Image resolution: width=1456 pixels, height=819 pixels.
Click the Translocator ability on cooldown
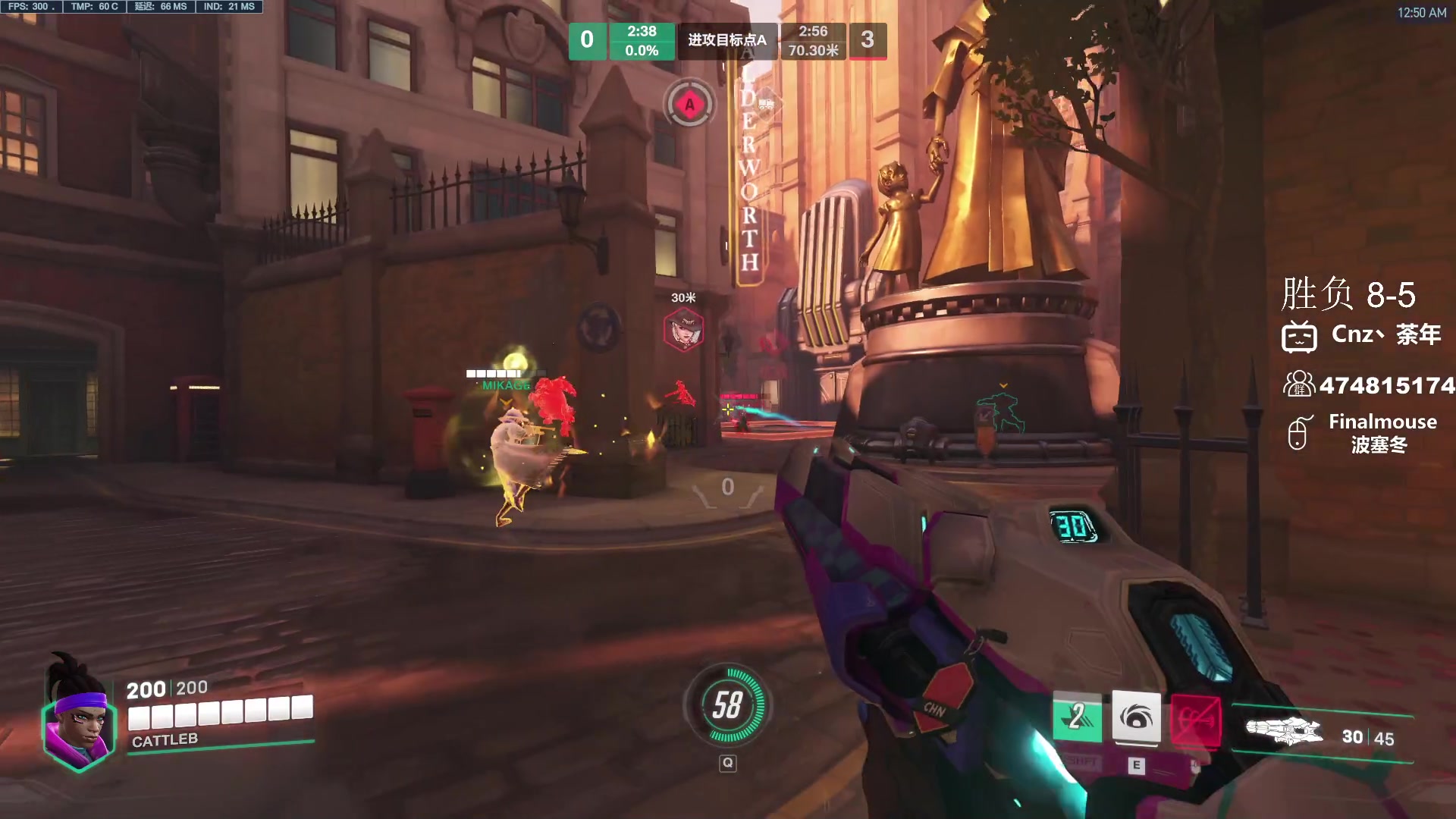pyautogui.click(x=1077, y=717)
